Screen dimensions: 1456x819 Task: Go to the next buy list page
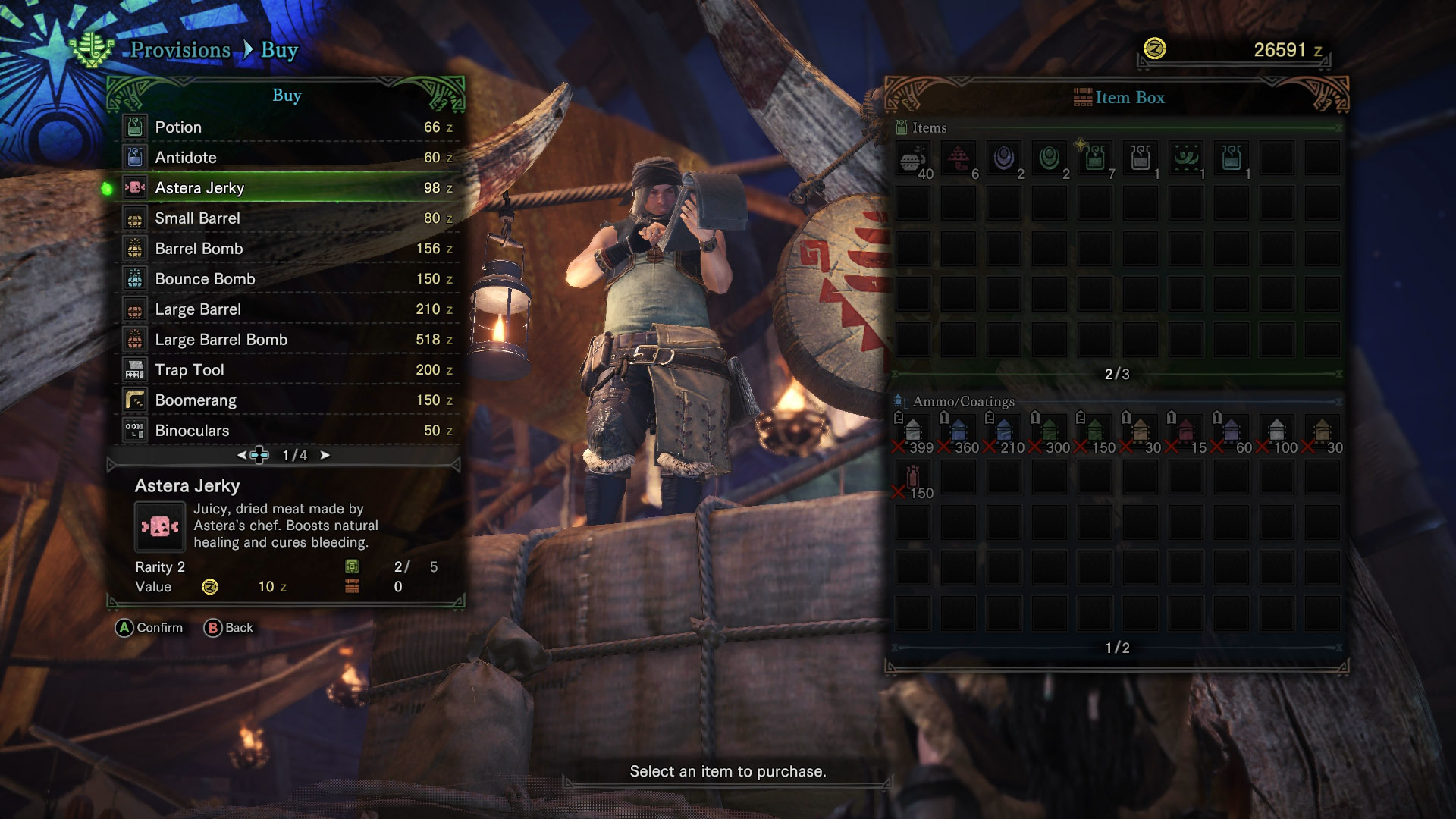click(x=325, y=455)
